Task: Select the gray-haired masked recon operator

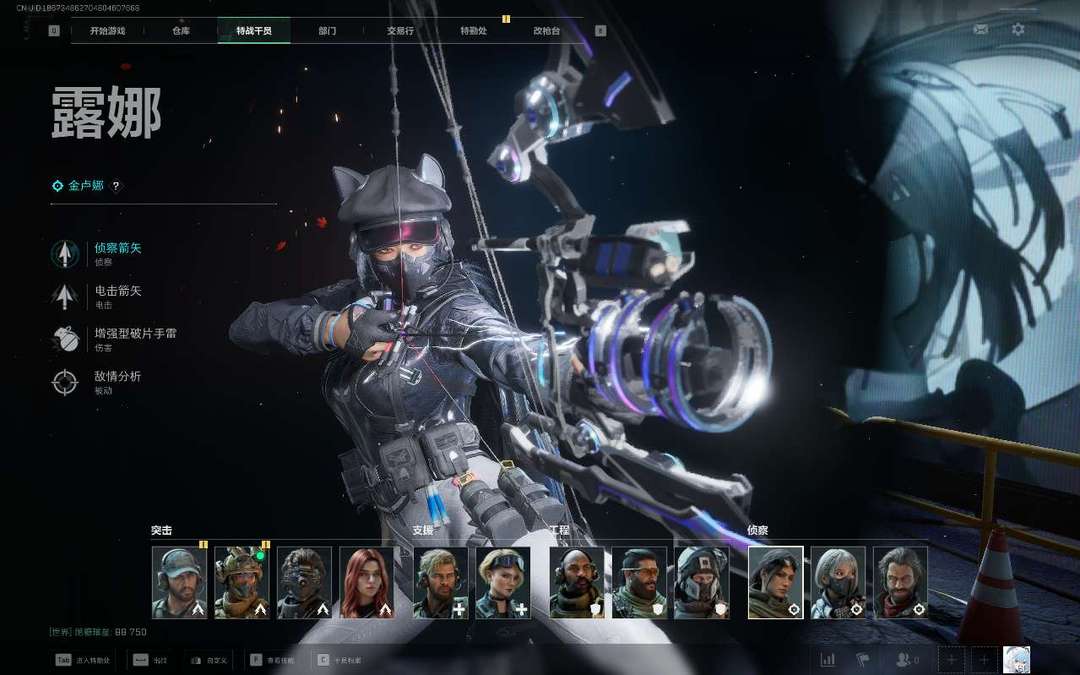Action: [x=838, y=582]
